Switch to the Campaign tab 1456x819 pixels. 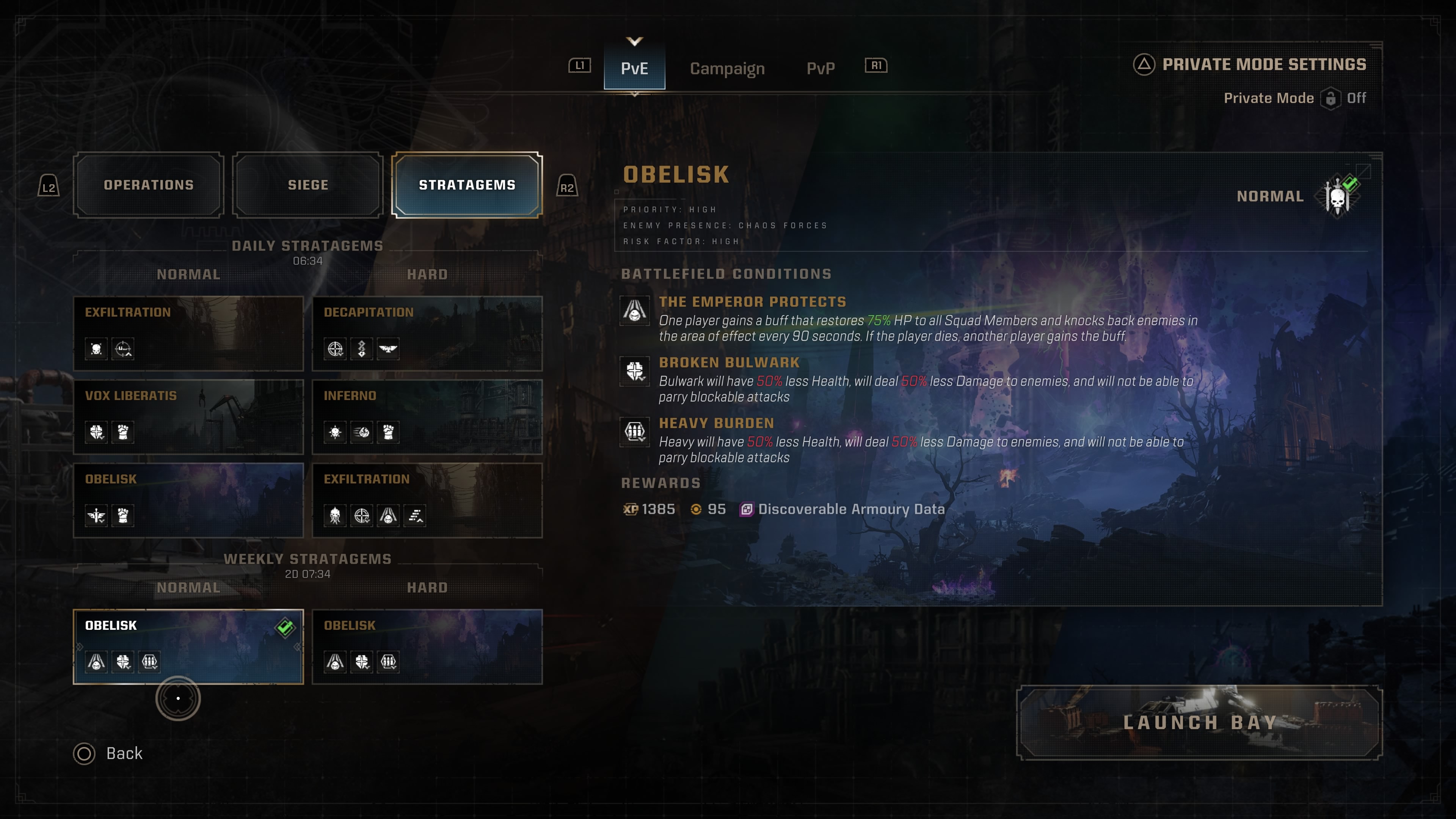pyautogui.click(x=727, y=68)
